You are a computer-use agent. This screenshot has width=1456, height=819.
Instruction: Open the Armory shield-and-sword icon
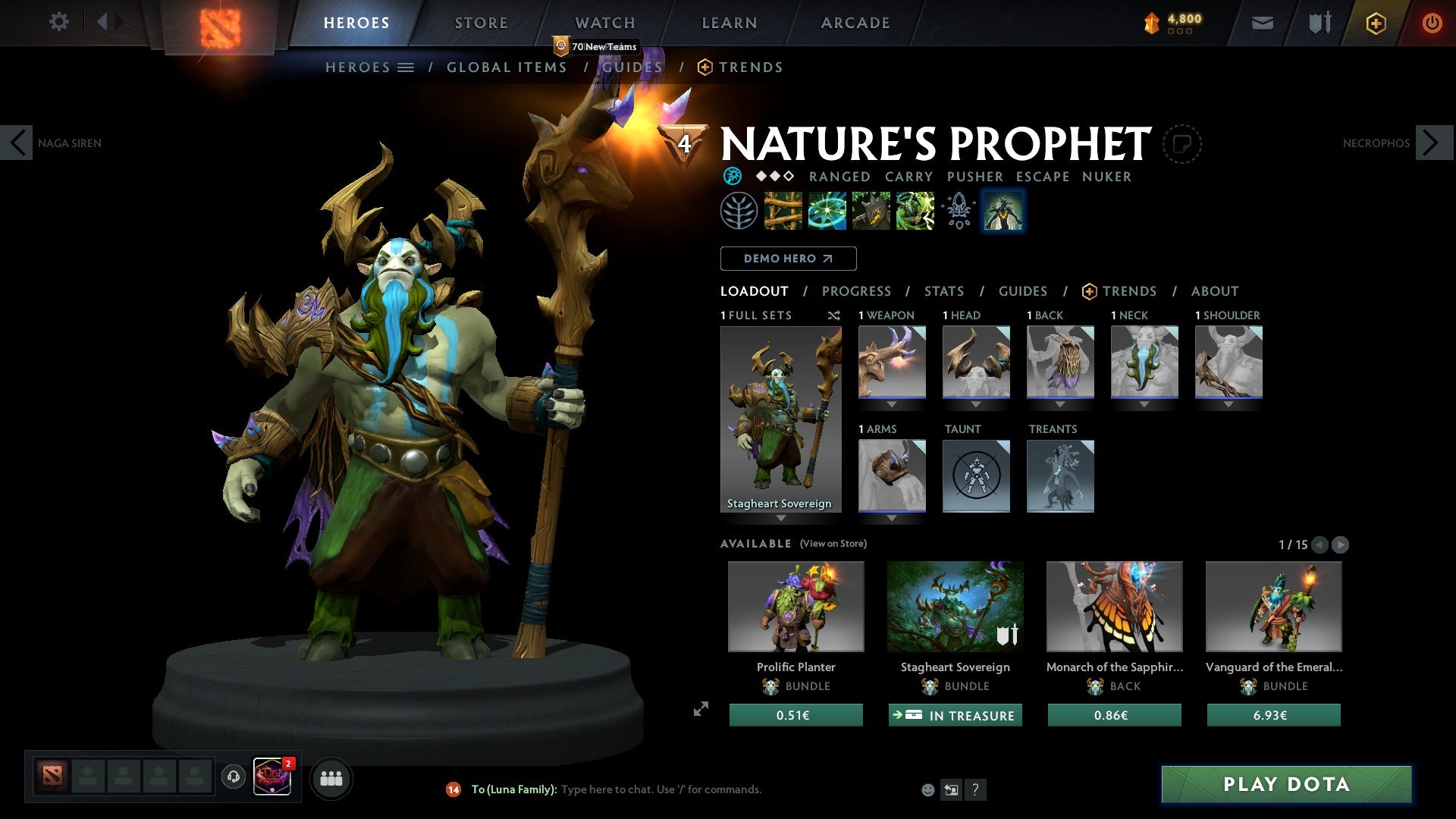pyautogui.click(x=1319, y=23)
